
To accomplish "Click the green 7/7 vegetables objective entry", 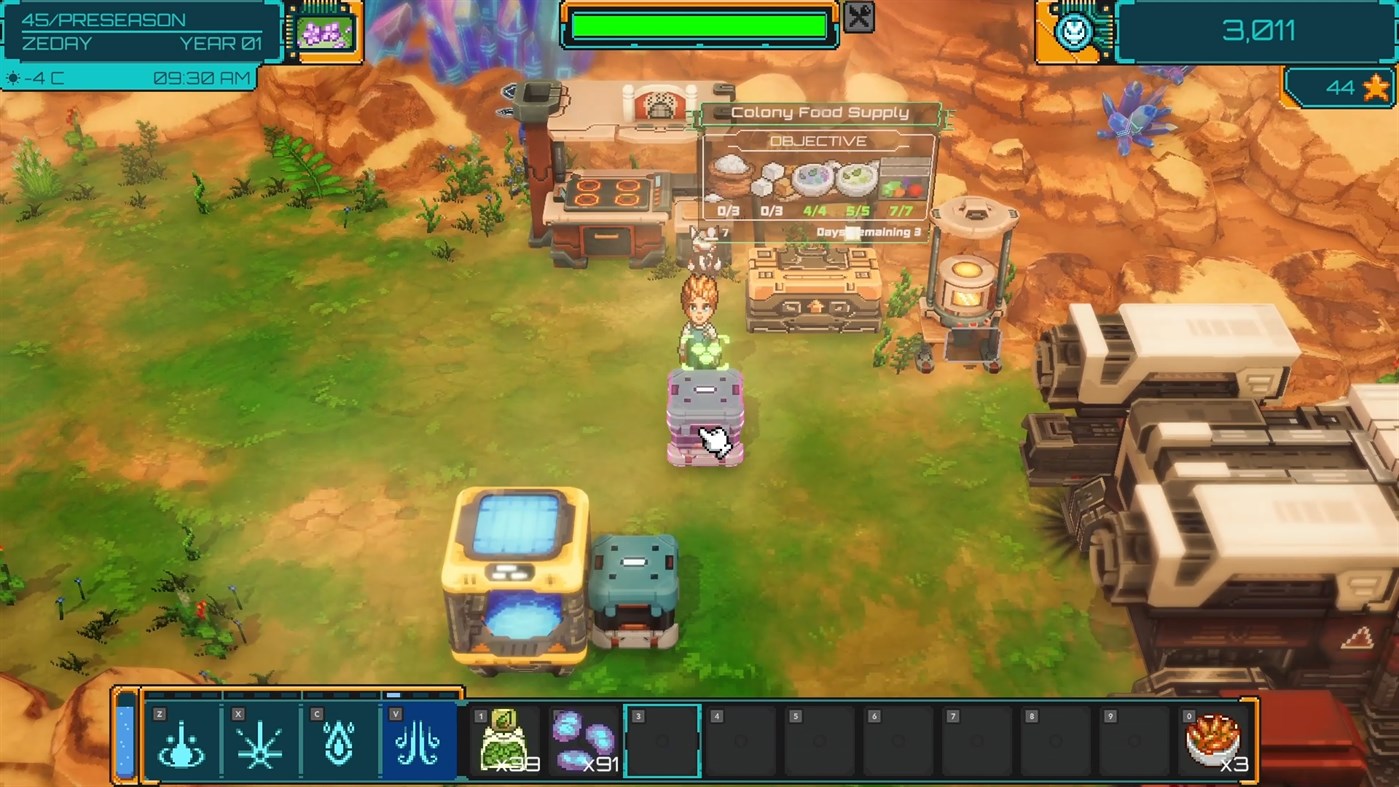I will (x=900, y=195).
